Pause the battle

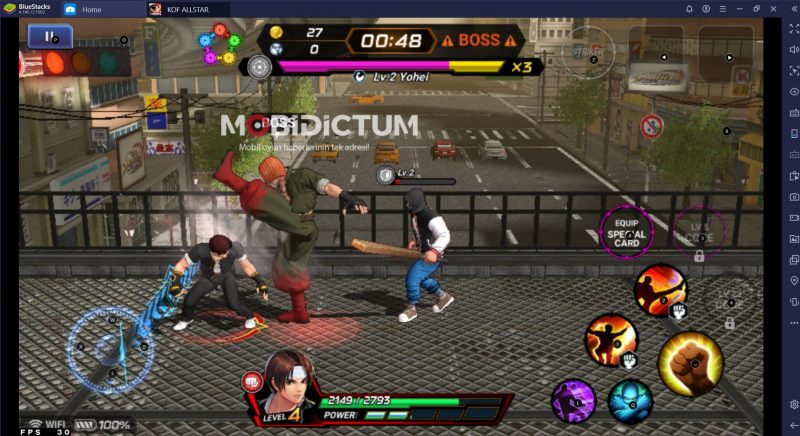pyautogui.click(x=43, y=37)
